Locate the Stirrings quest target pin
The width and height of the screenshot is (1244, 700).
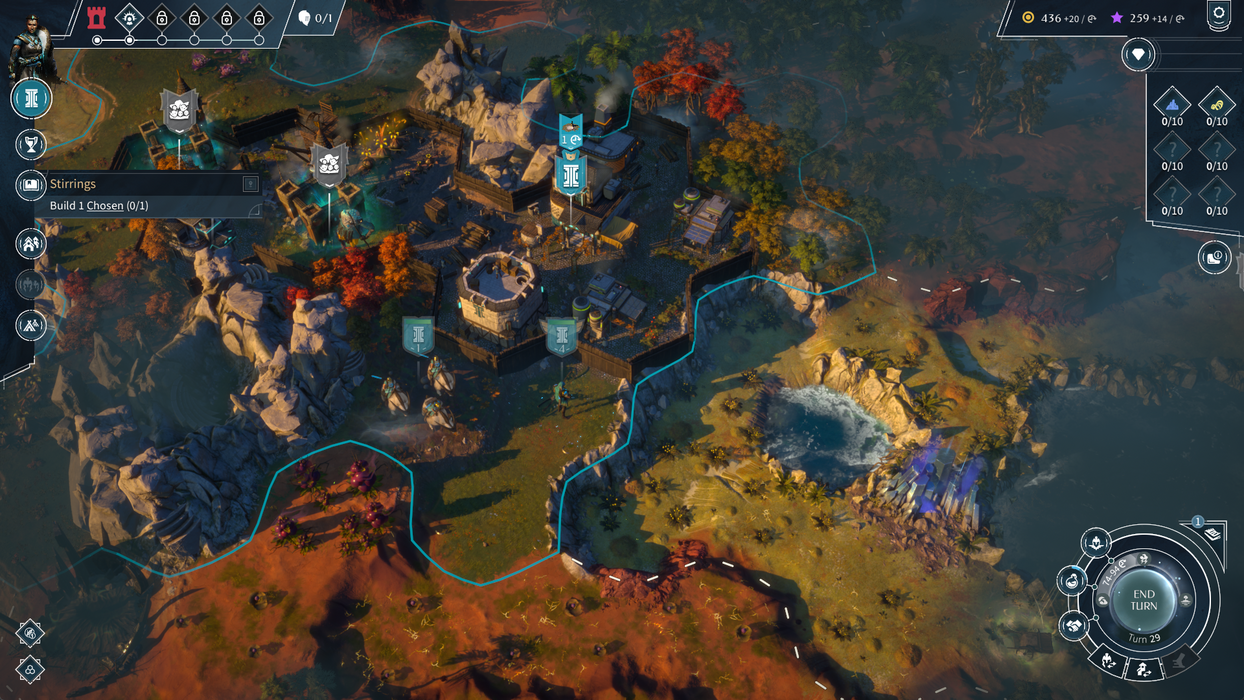click(250, 184)
